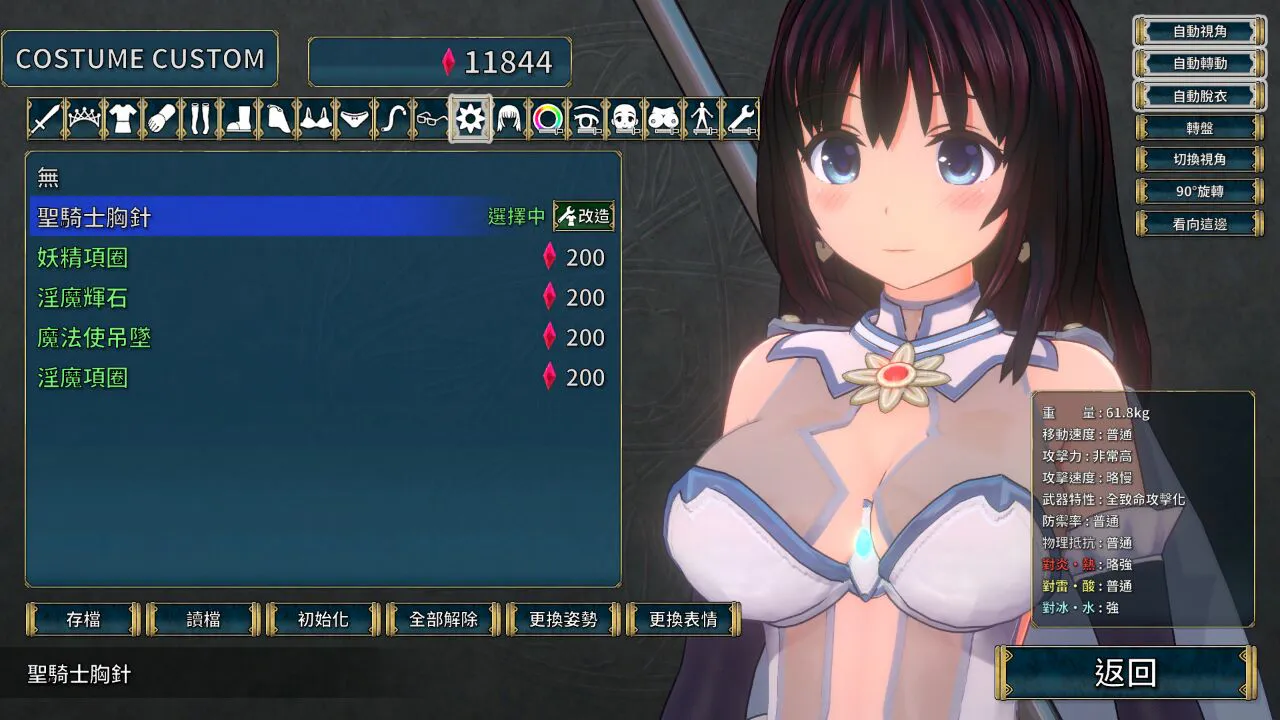
Task: Switch to the wrench settings tab
Action: pos(740,119)
